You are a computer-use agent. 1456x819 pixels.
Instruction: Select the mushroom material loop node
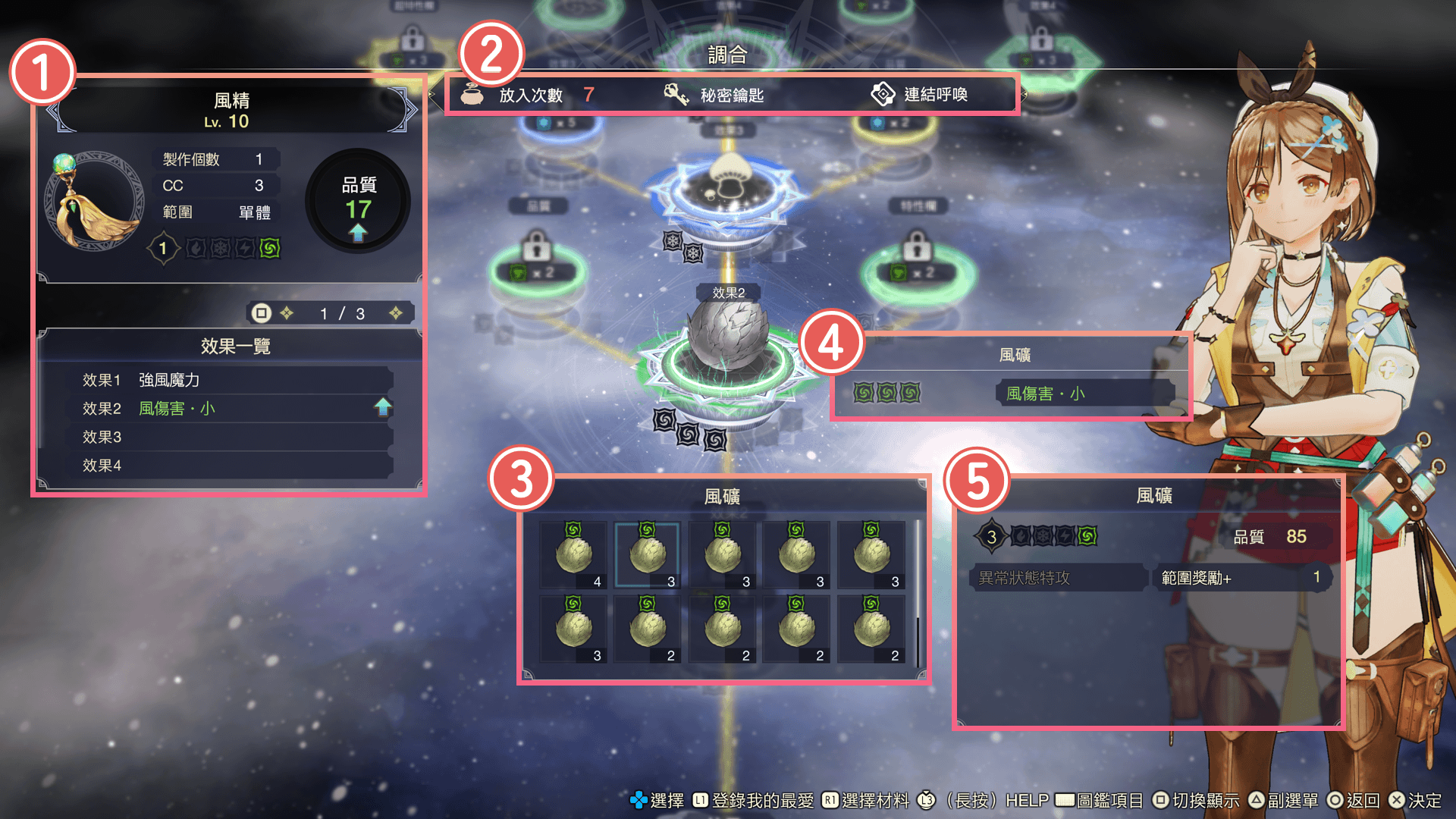point(727,186)
